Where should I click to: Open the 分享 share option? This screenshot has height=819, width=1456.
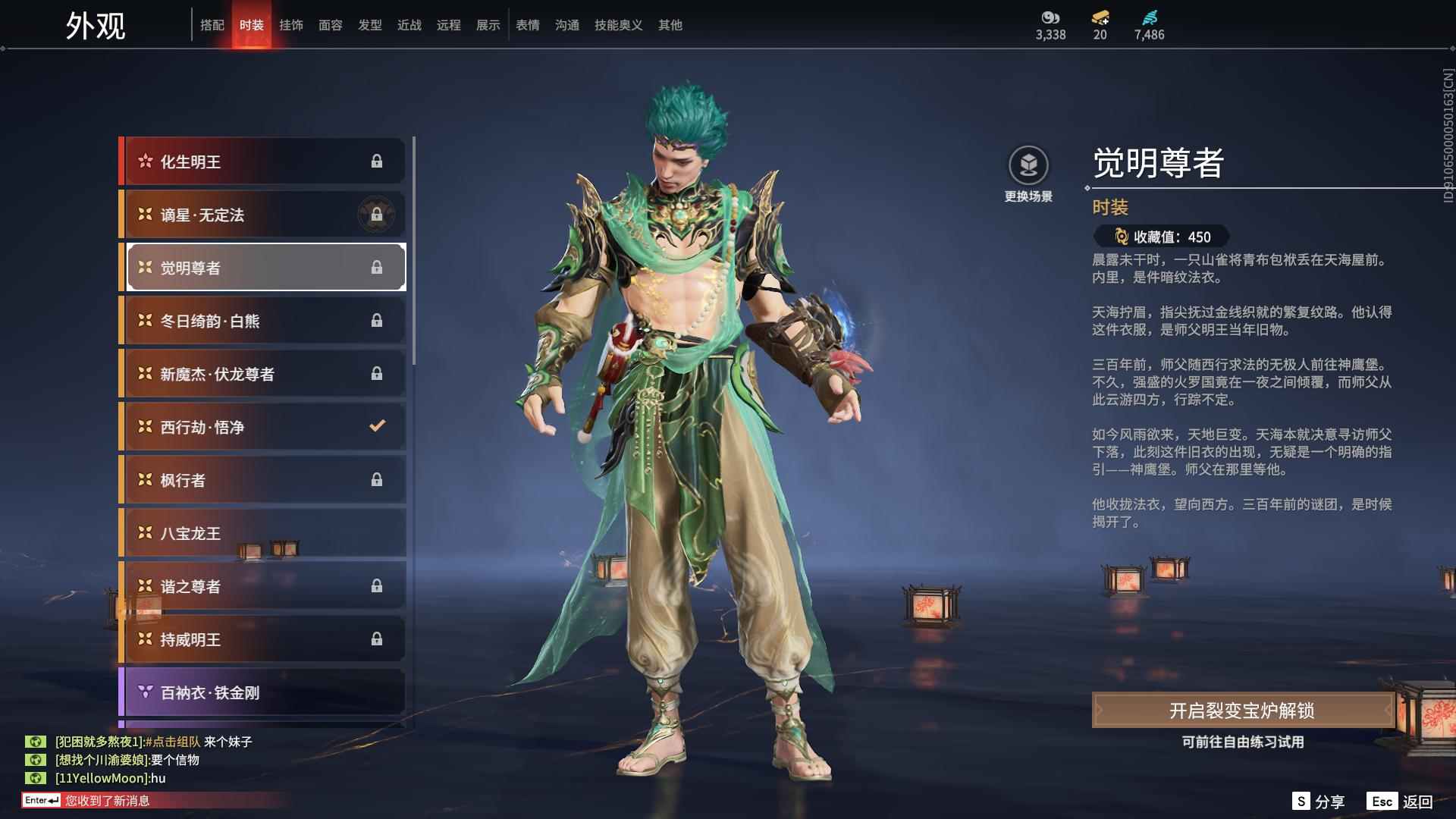click(x=1319, y=802)
